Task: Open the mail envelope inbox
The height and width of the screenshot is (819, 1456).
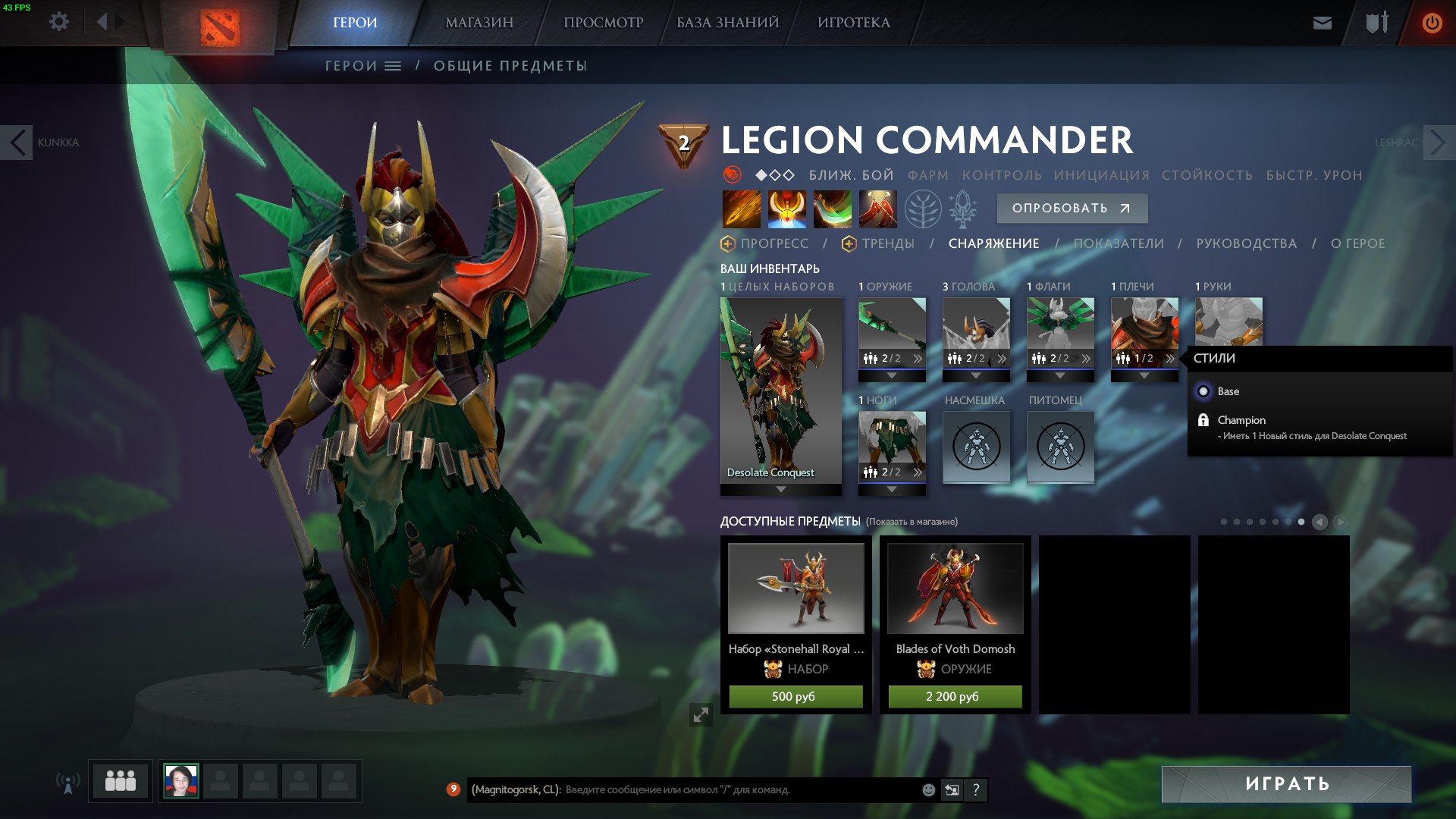Action: point(1322,23)
